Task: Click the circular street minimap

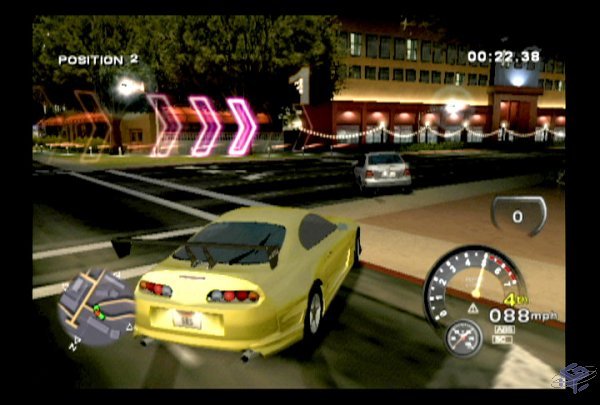Action: tap(96, 308)
